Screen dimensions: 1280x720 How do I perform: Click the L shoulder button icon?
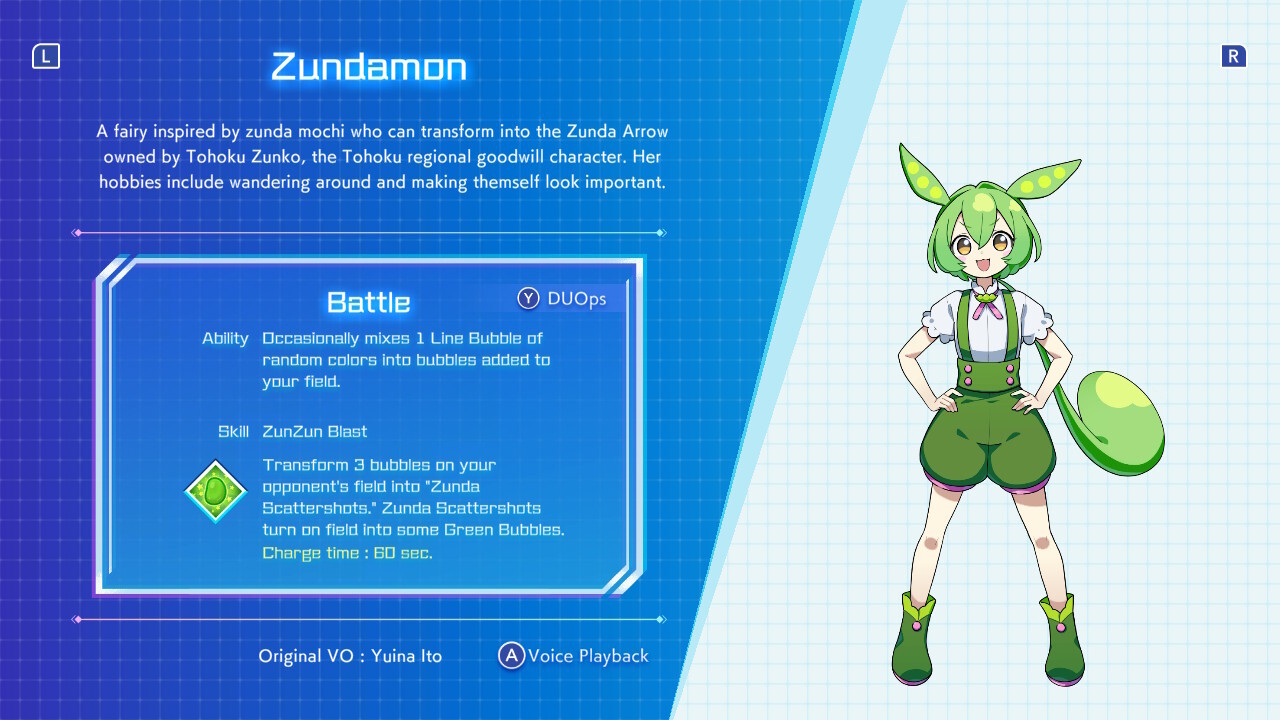coord(46,56)
